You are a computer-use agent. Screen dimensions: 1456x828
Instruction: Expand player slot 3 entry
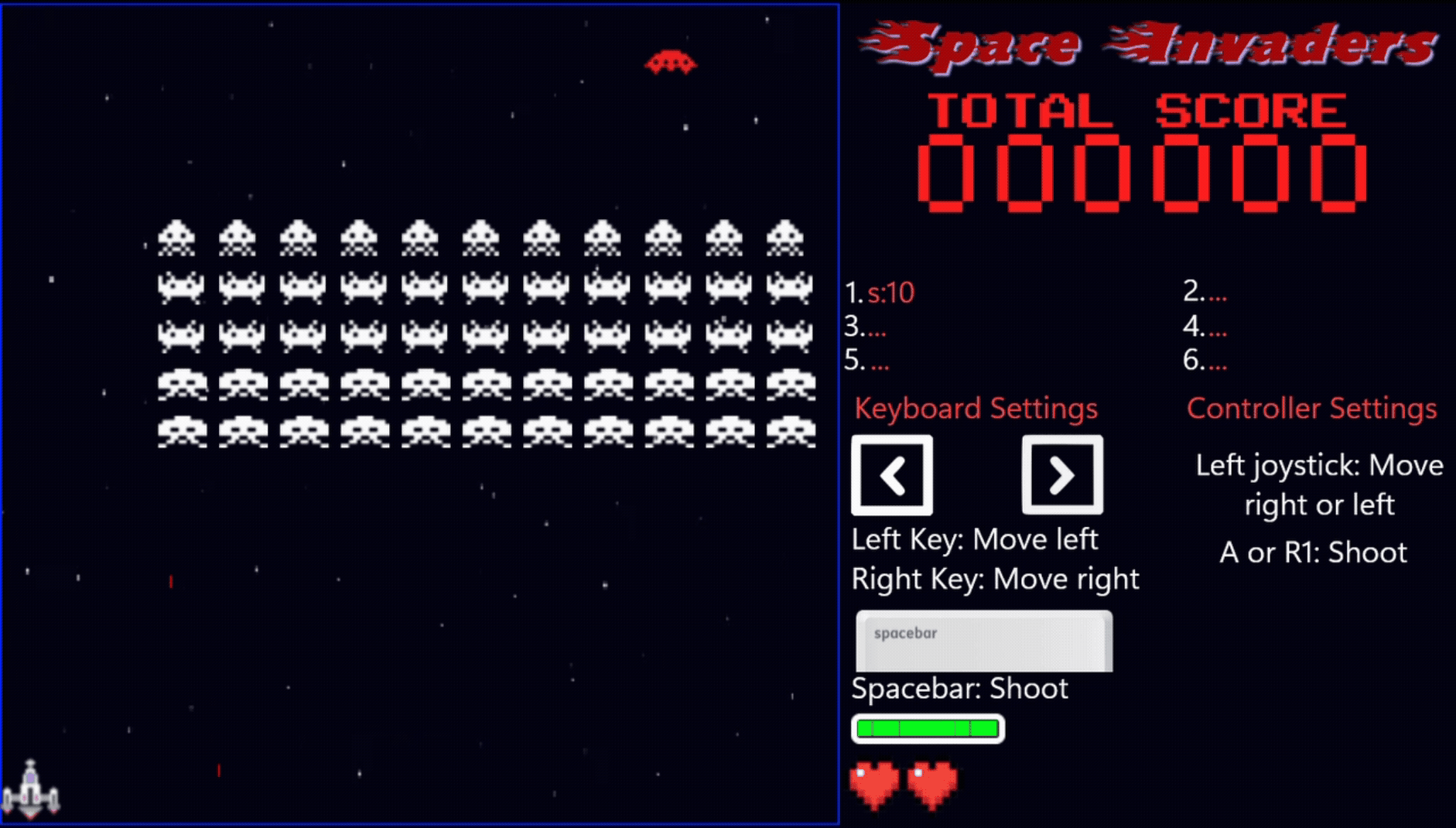point(866,327)
